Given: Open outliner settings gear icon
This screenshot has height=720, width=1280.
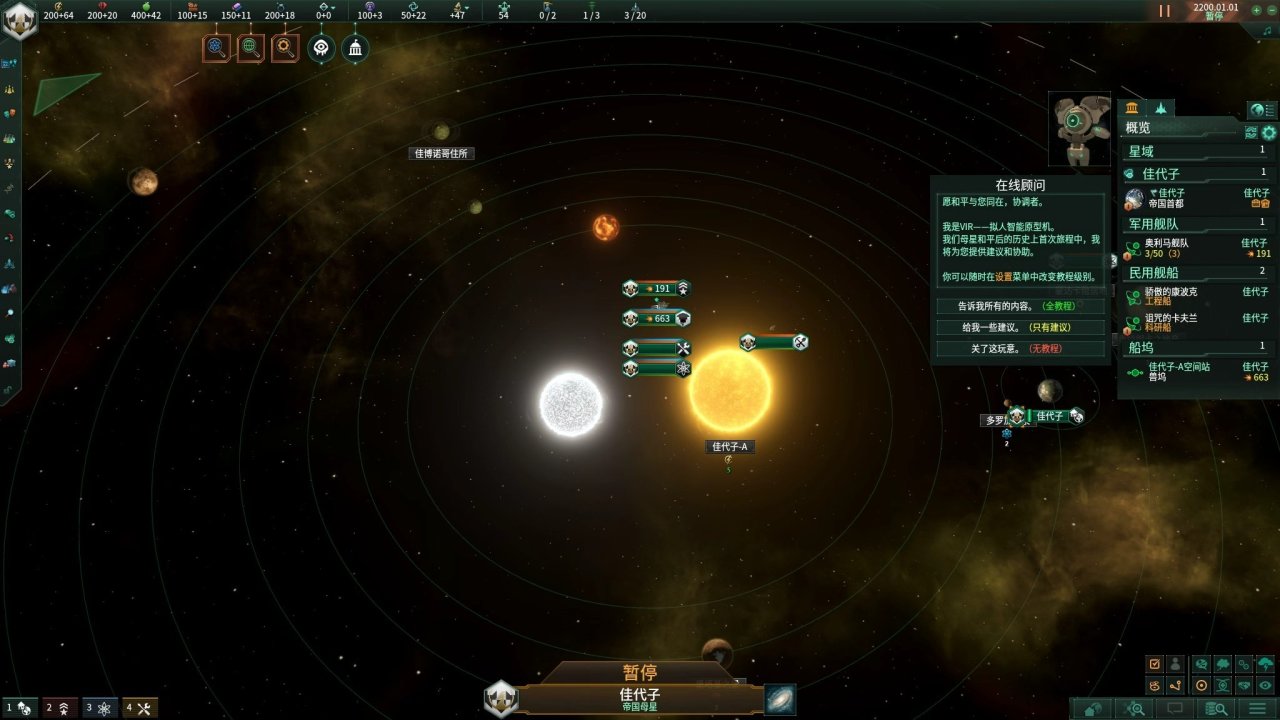Looking at the screenshot, I should tap(1269, 132).
